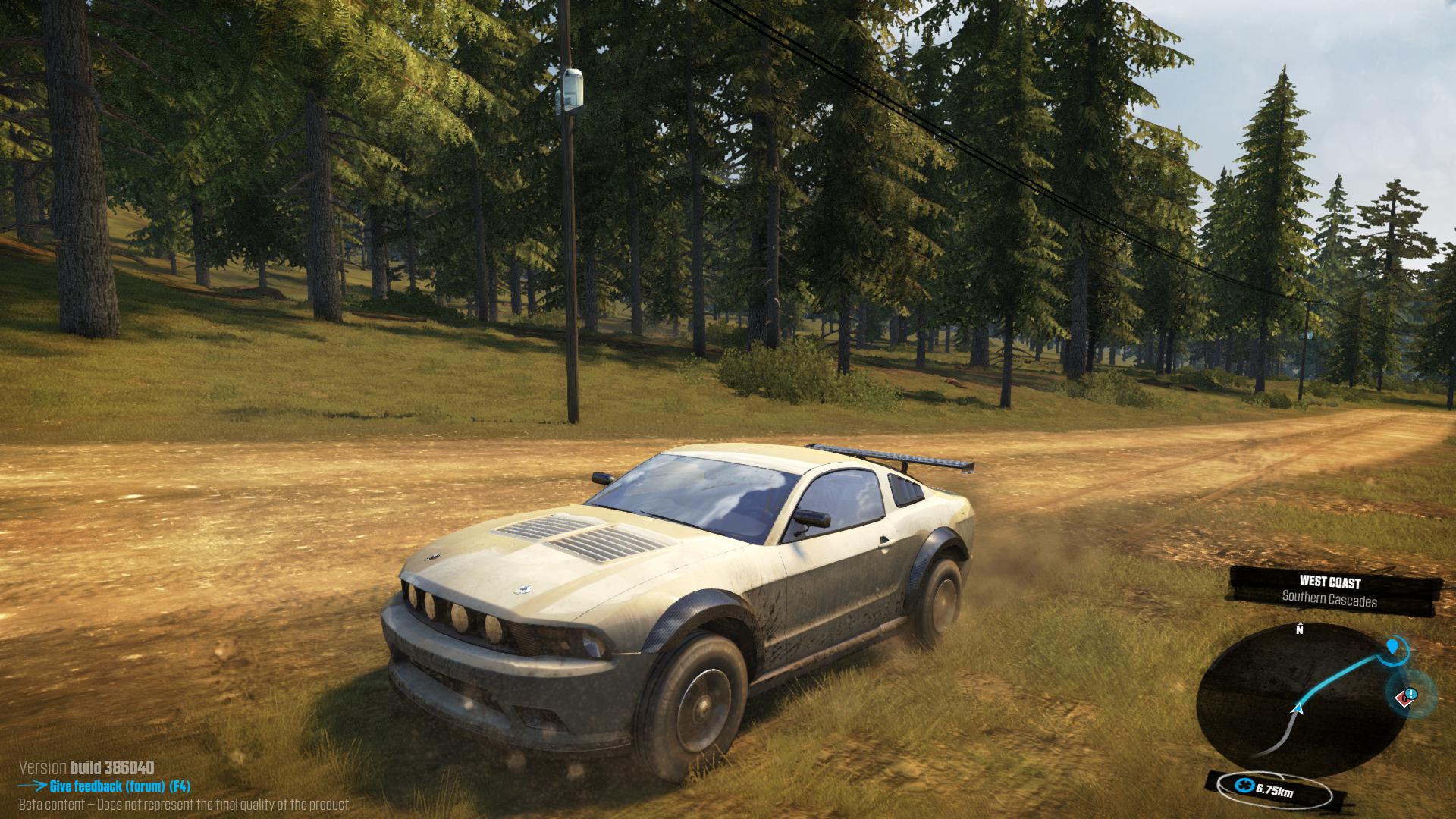Click the red diamond mission marker
Viewport: 1456px width, 819px height.
pyautogui.click(x=1407, y=695)
